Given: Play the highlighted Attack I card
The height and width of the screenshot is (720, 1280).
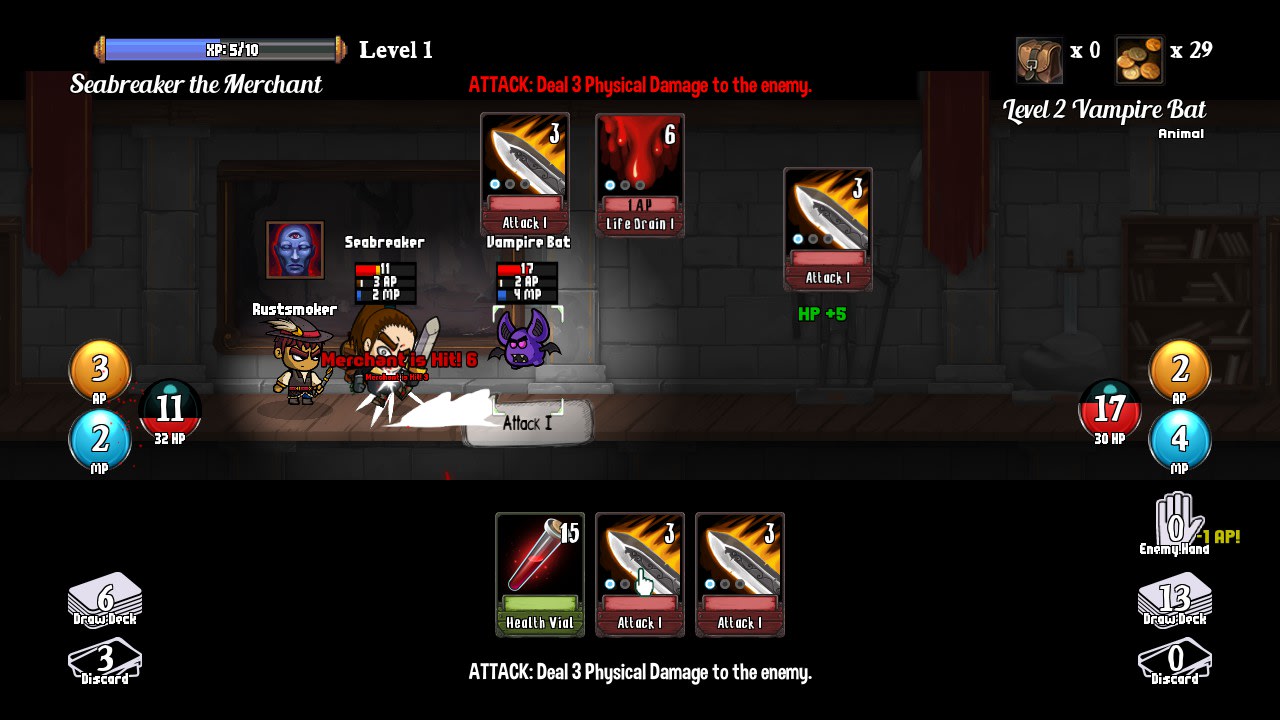Looking at the screenshot, I should tap(639, 575).
